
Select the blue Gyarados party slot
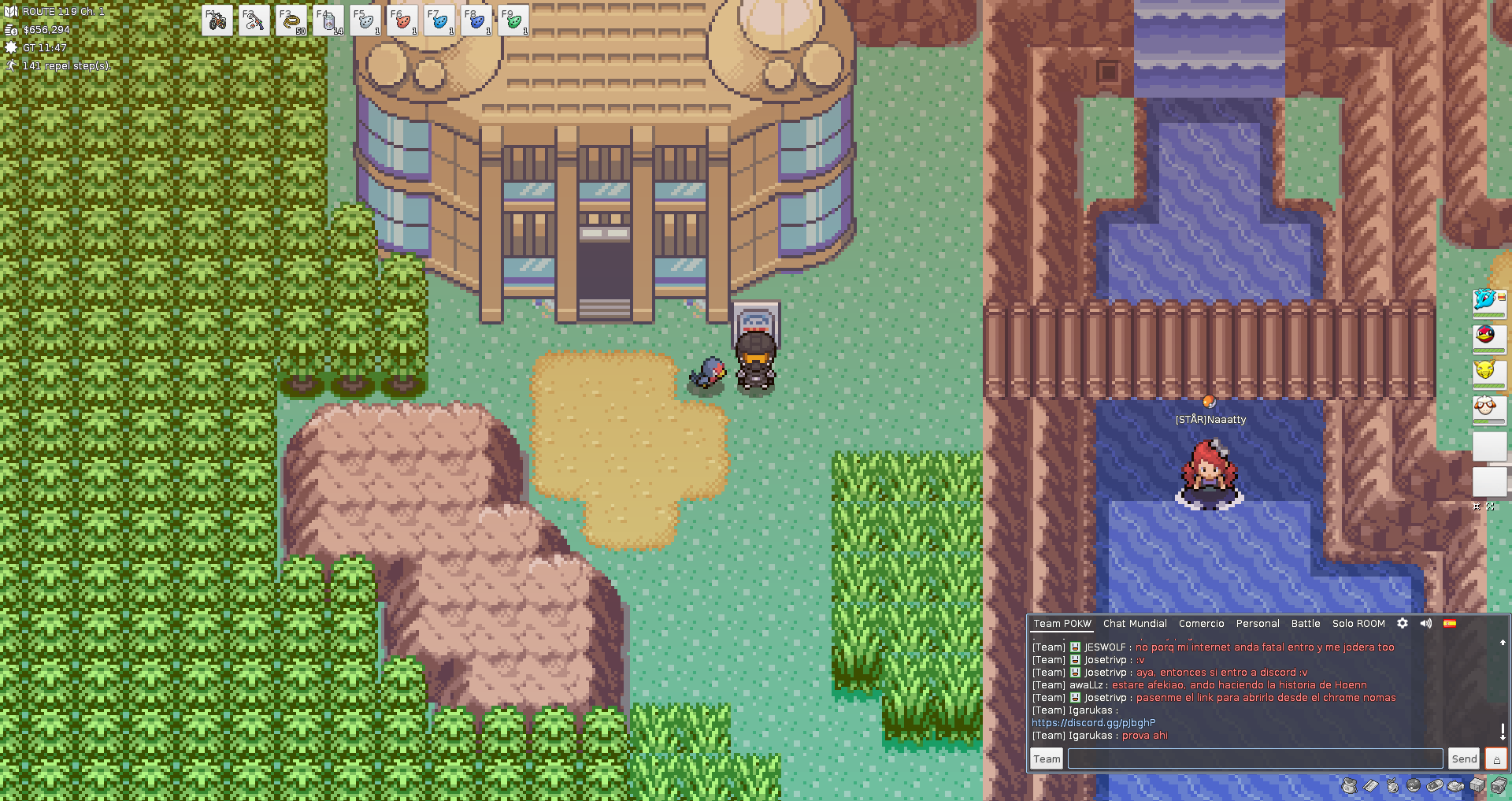(x=1487, y=301)
